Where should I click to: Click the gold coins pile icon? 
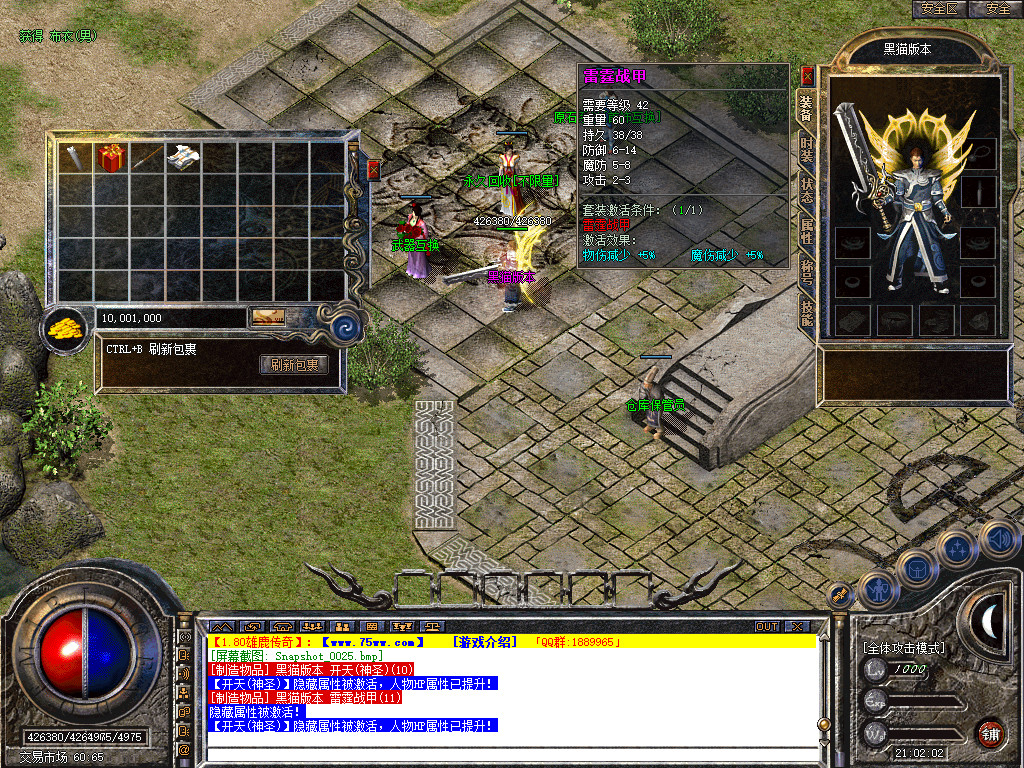67,326
